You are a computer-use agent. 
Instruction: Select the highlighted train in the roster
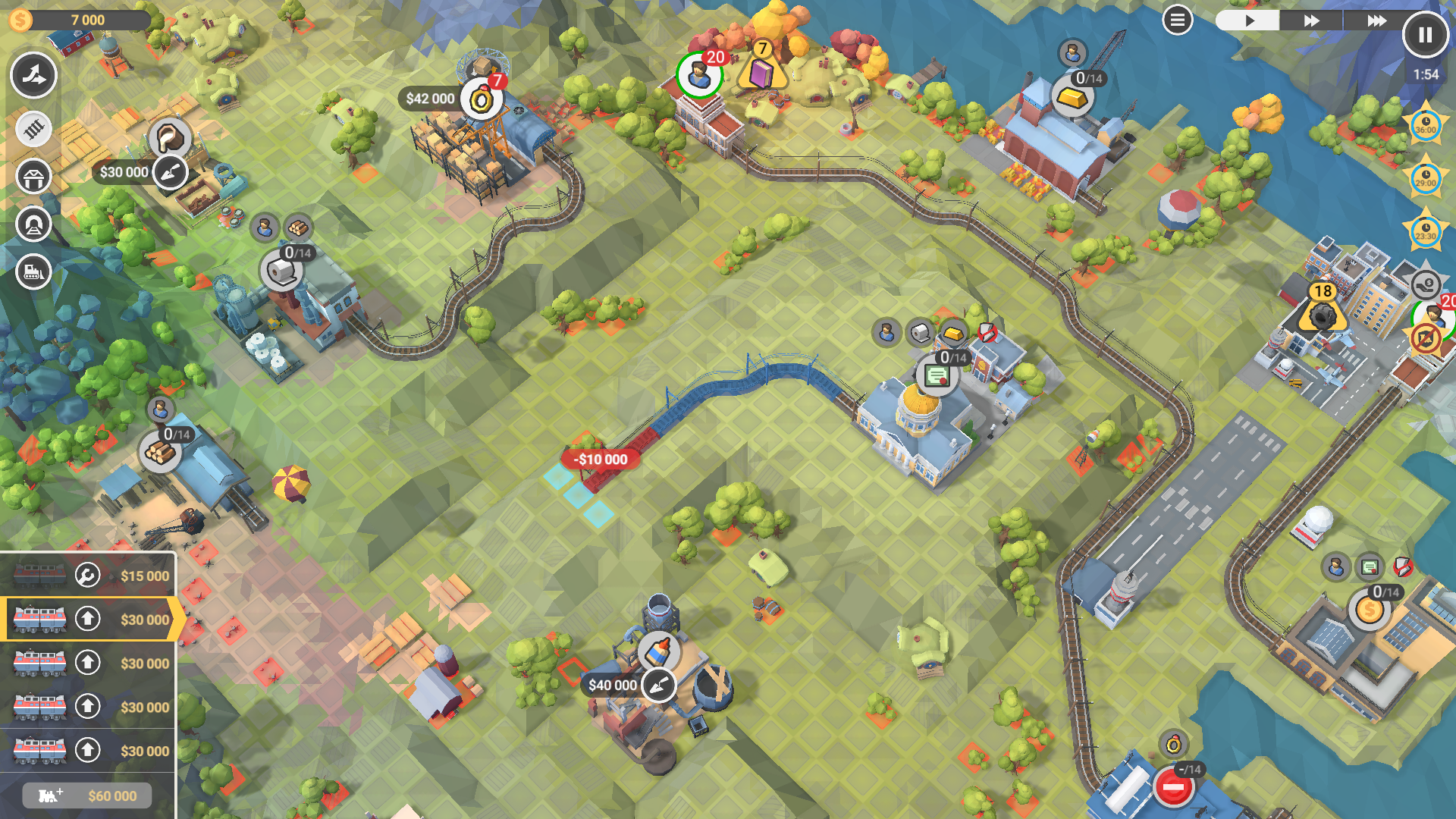click(39, 620)
